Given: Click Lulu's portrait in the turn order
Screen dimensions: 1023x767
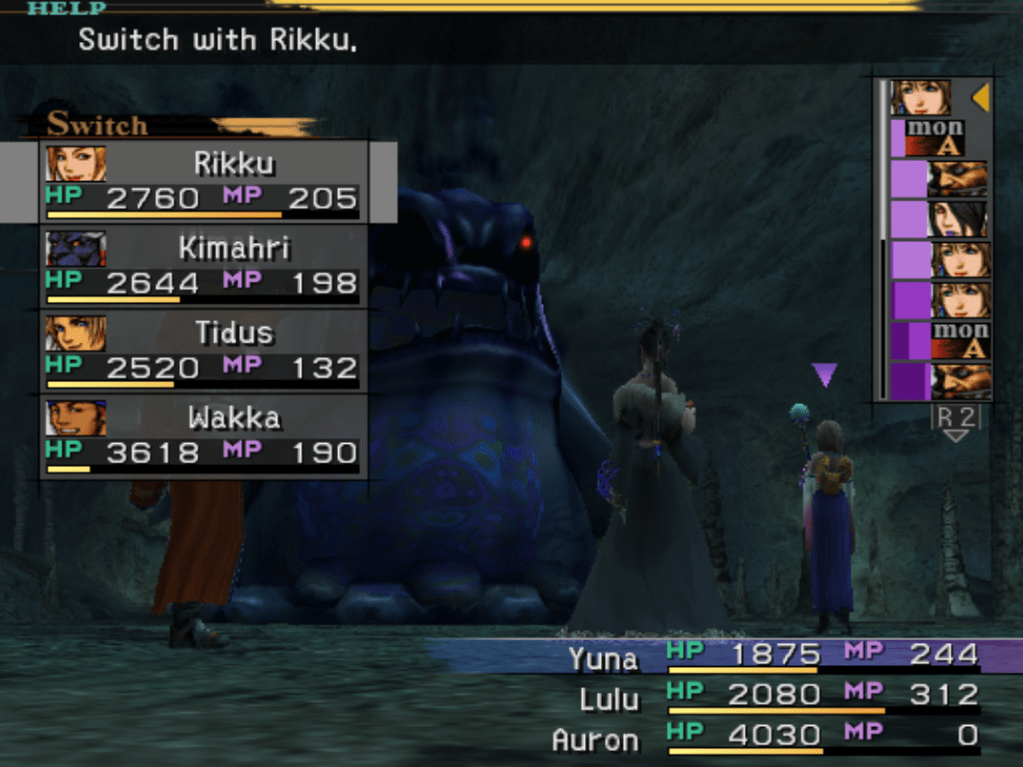Looking at the screenshot, I should pos(958,219).
